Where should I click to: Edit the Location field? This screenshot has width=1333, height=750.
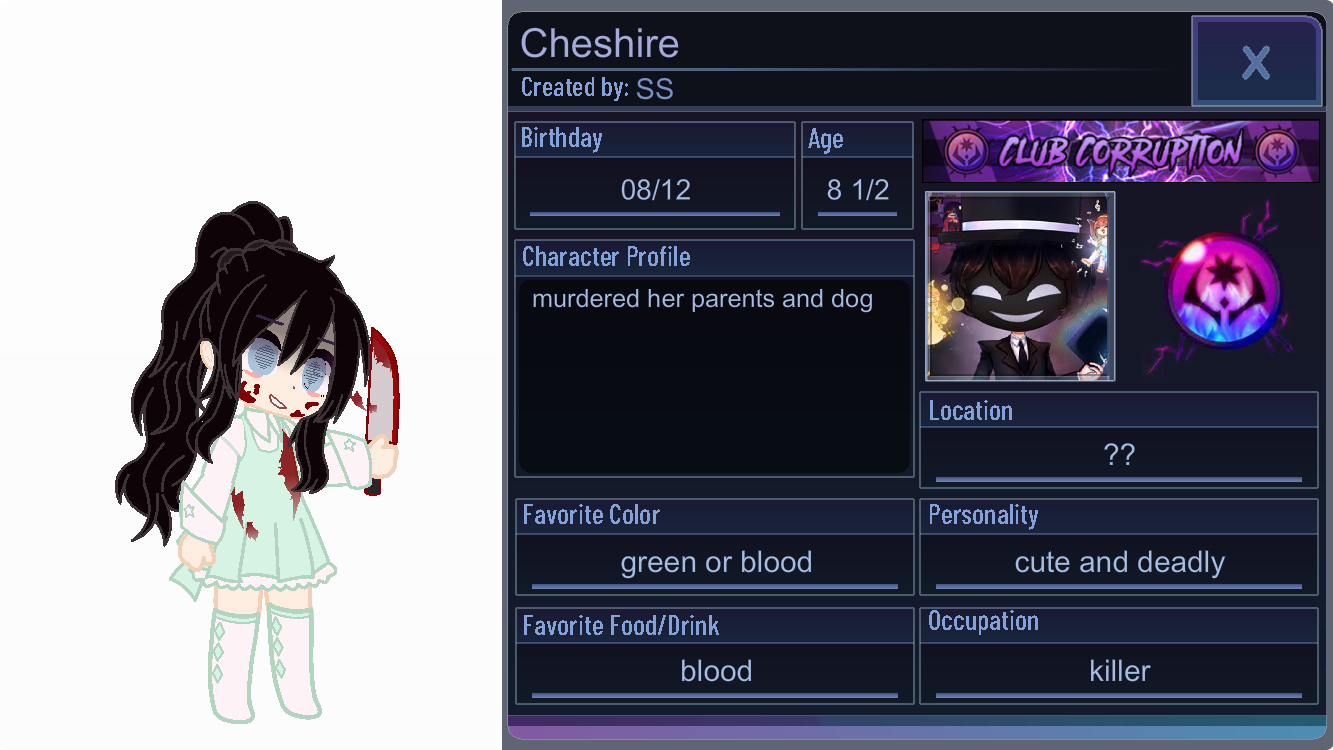point(1118,455)
